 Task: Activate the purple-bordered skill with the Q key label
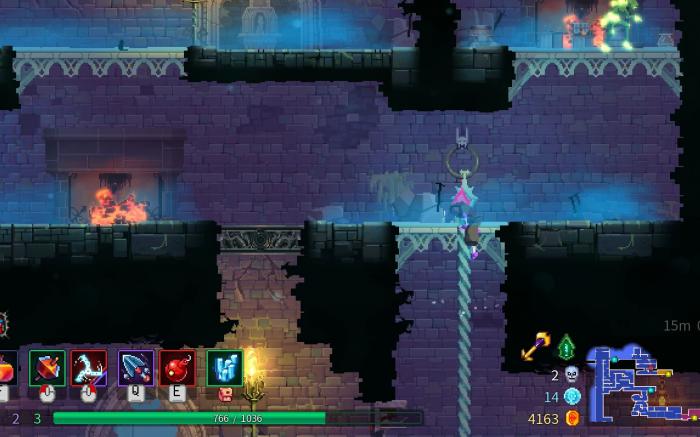pyautogui.click(x=135, y=367)
